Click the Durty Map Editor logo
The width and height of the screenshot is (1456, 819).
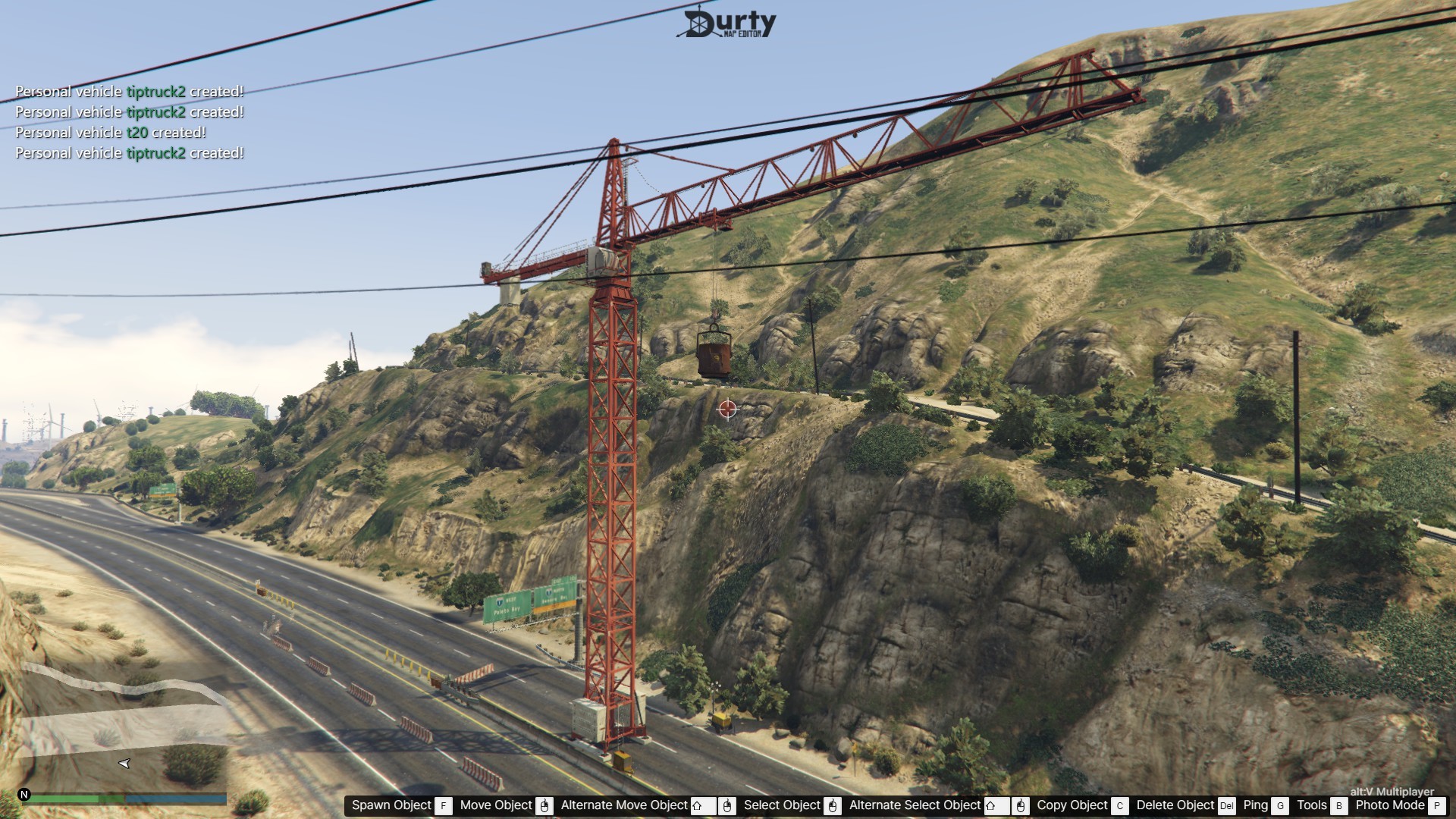pyautogui.click(x=726, y=24)
